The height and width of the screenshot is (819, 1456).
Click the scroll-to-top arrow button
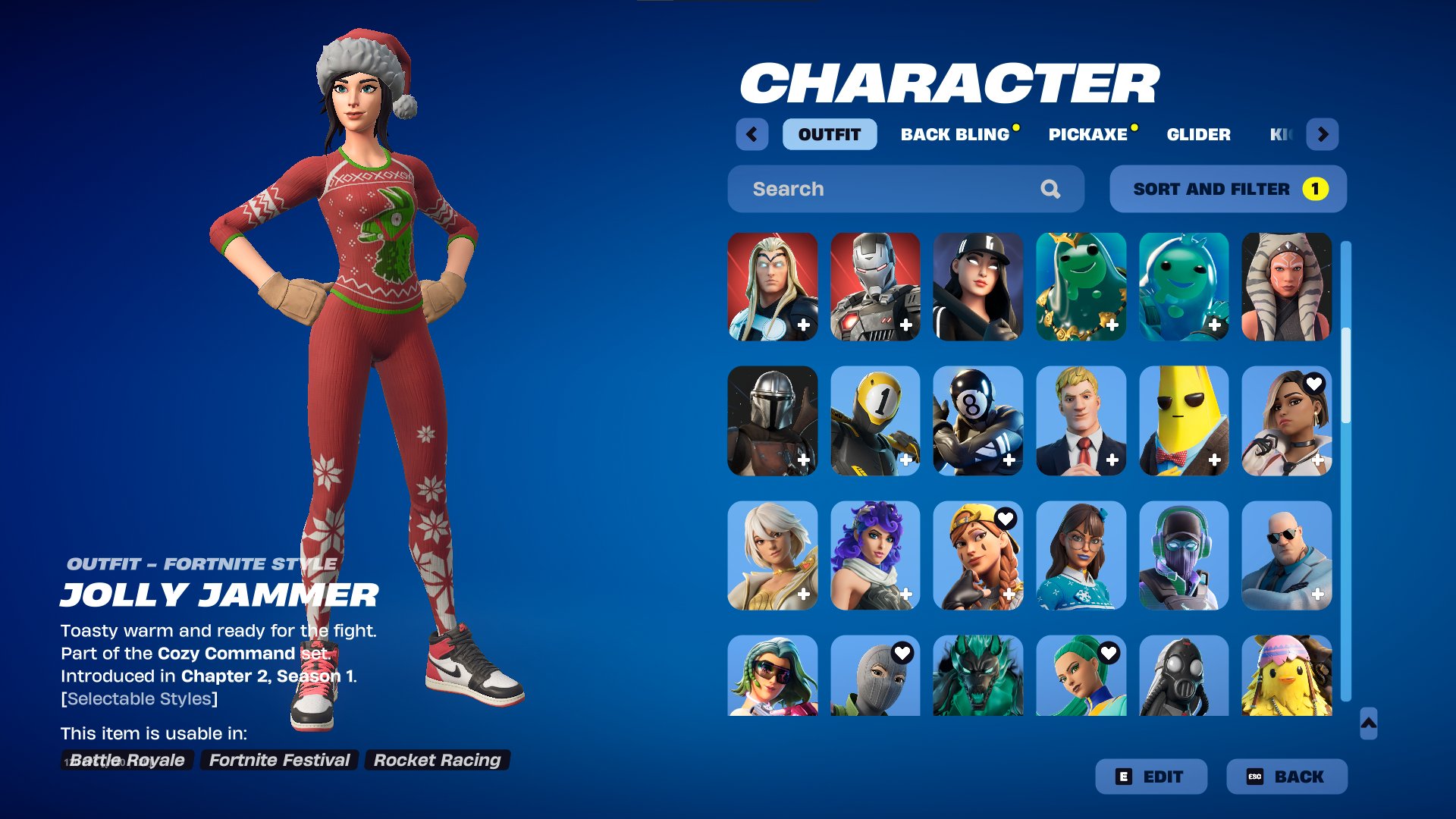[1369, 723]
